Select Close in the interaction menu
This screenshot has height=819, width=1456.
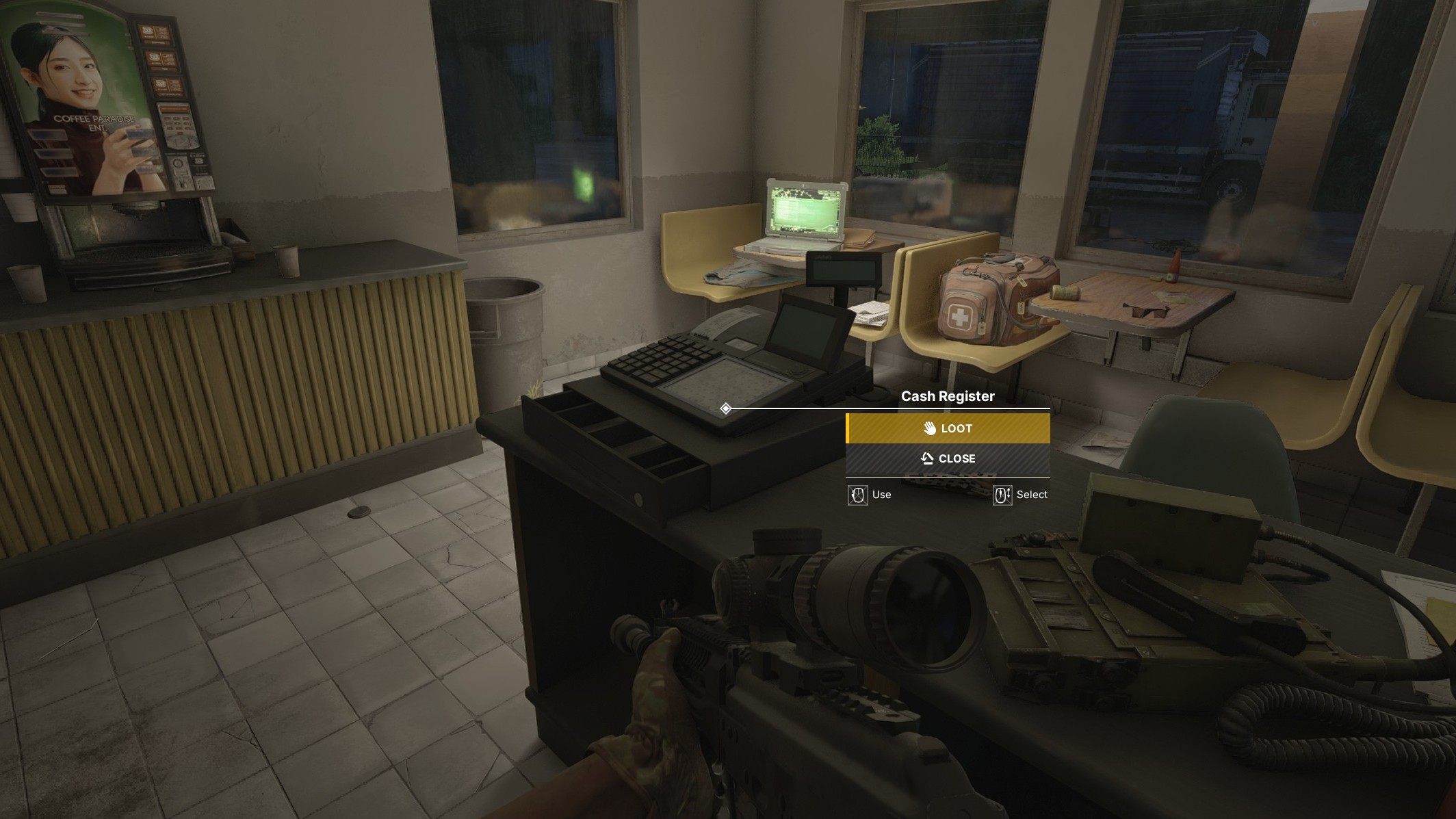[x=948, y=458]
